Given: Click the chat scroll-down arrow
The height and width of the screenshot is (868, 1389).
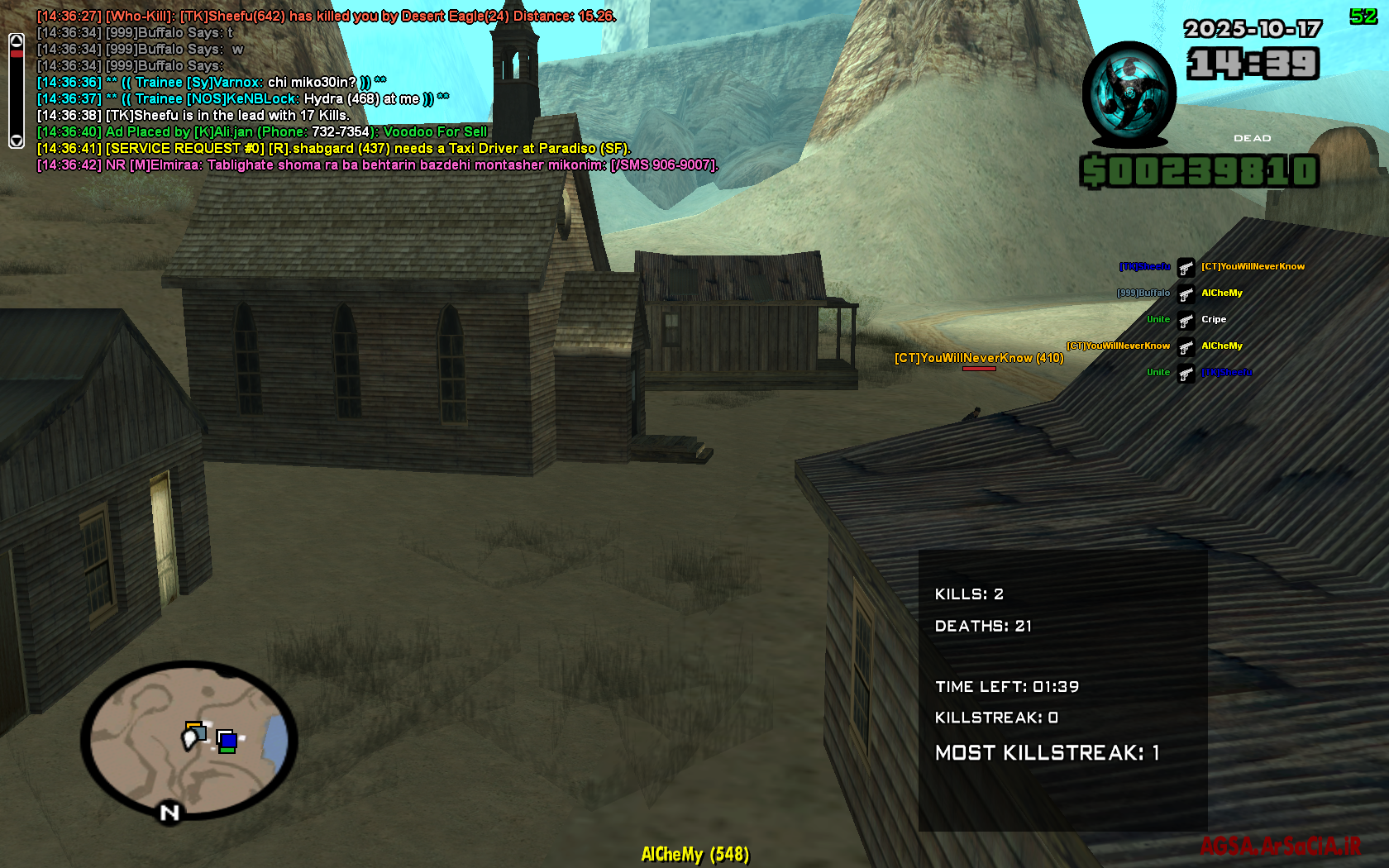Looking at the screenshot, I should [x=17, y=141].
